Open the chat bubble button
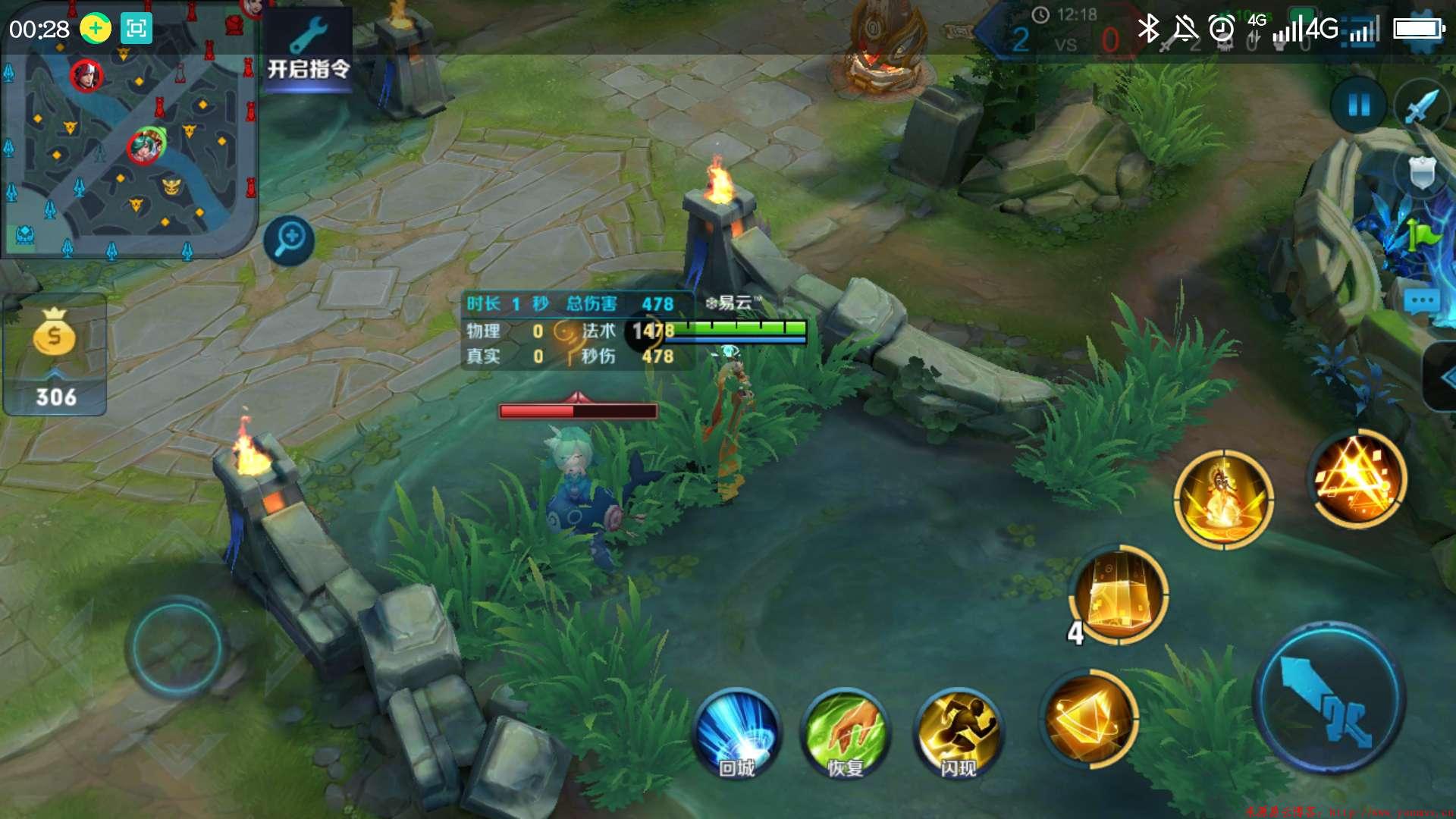This screenshot has height=819, width=1456. click(1421, 302)
